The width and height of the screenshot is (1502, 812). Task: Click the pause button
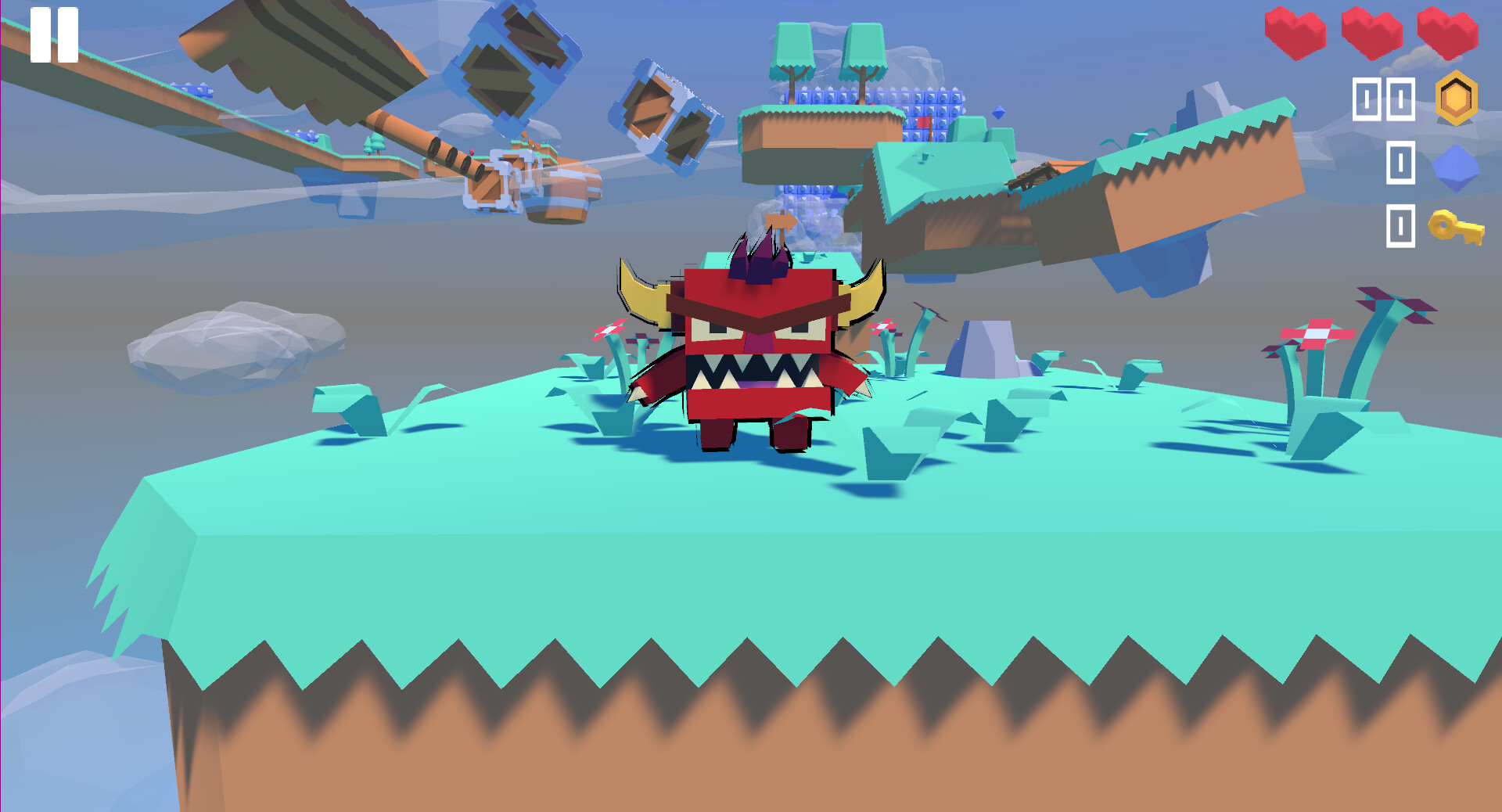[55, 33]
